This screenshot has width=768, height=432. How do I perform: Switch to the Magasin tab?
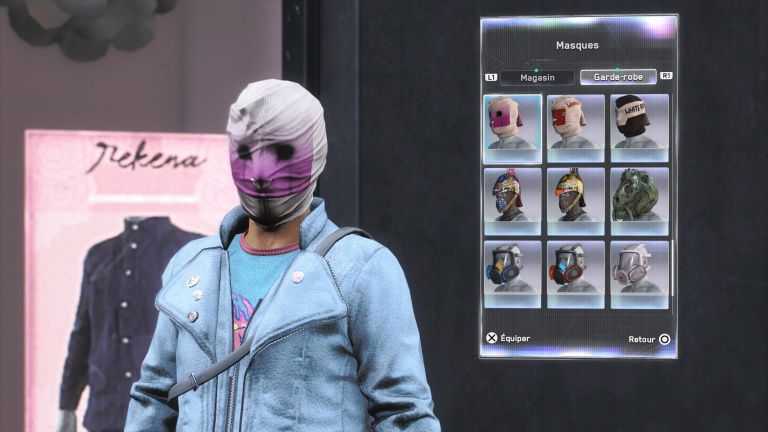pyautogui.click(x=537, y=77)
